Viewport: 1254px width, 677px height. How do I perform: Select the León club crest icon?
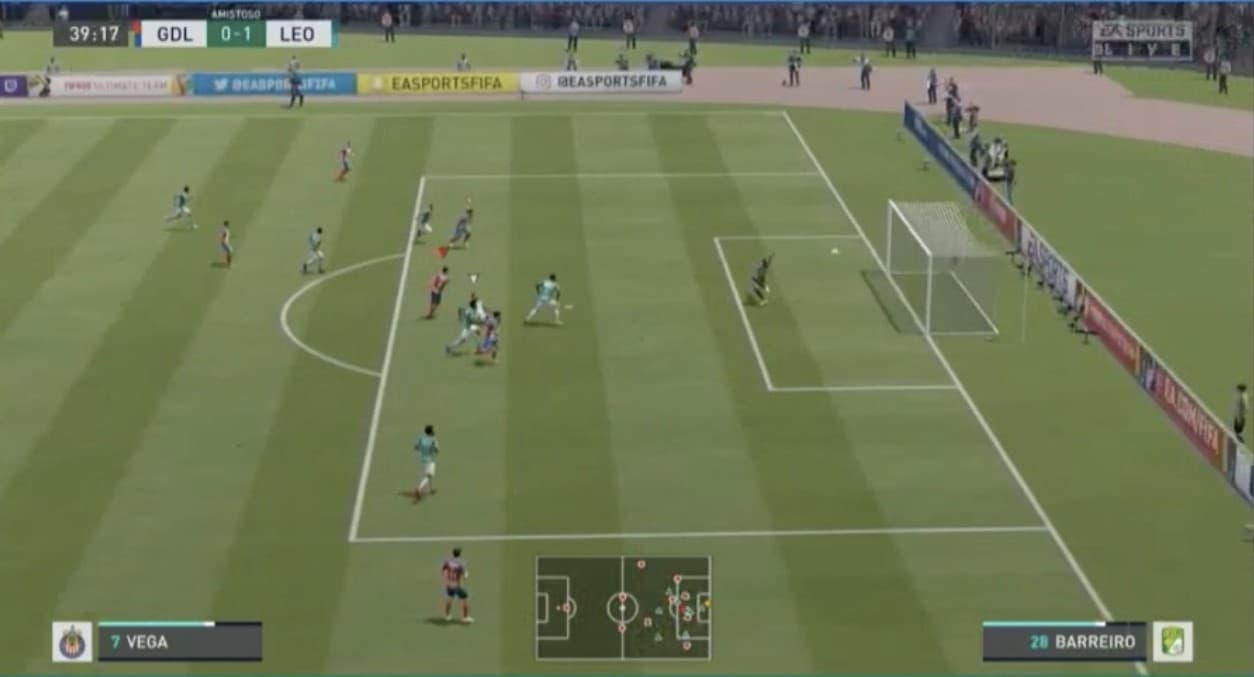1172,642
